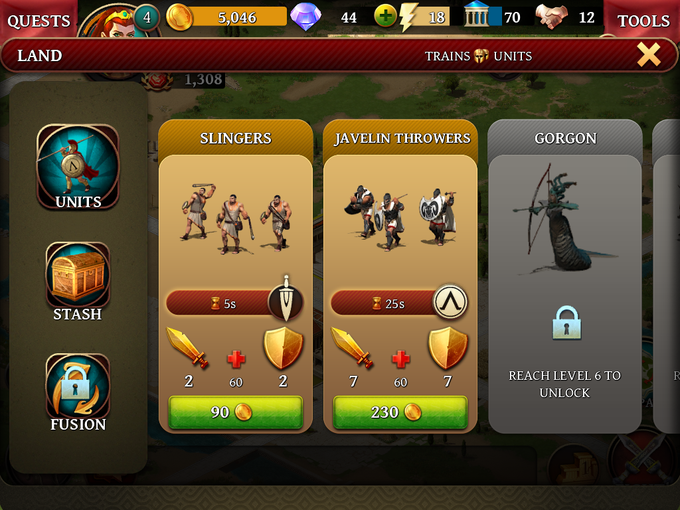Open the Stash tab

pyautogui.click(x=78, y=282)
